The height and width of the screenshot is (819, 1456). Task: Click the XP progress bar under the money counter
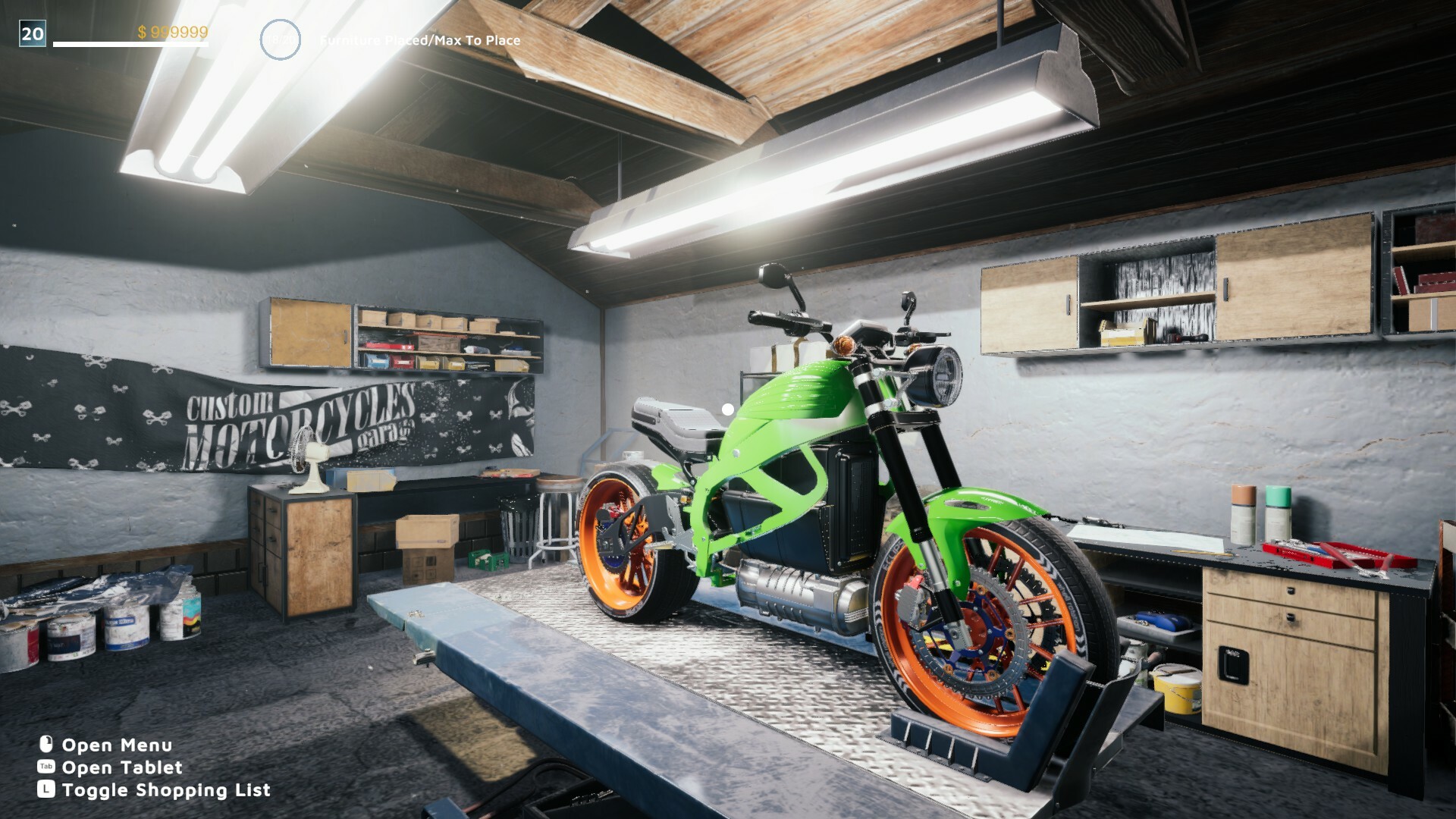coord(129,45)
